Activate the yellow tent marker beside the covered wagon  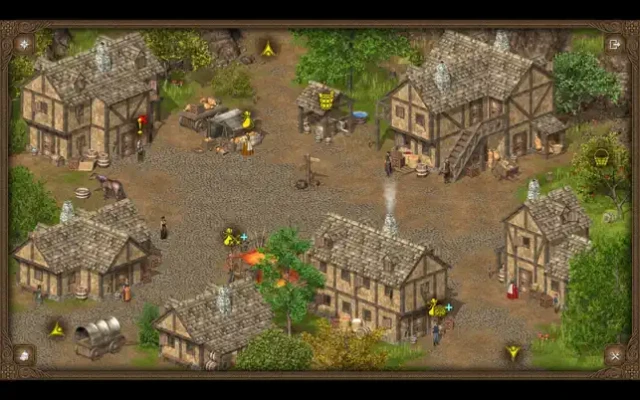click(x=57, y=329)
